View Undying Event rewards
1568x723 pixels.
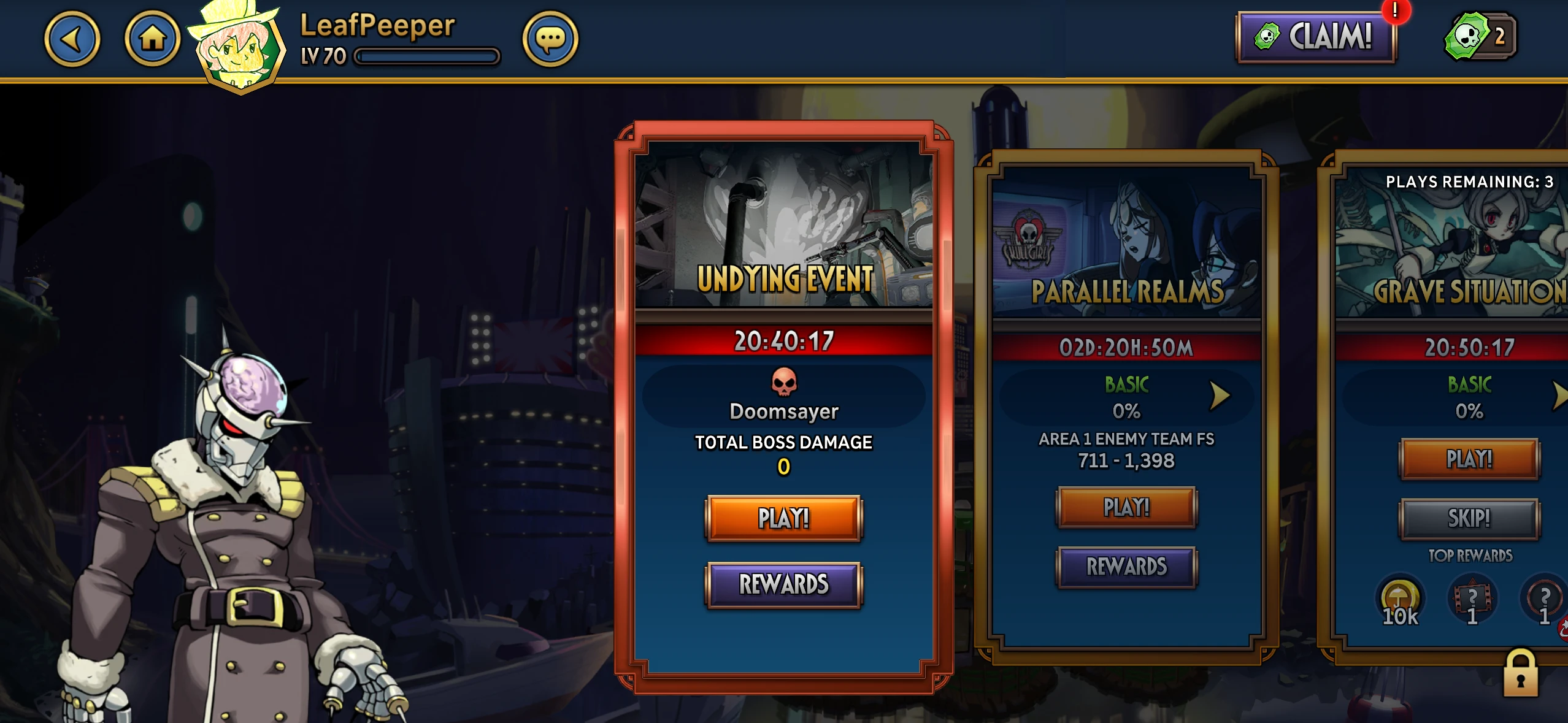(x=783, y=584)
